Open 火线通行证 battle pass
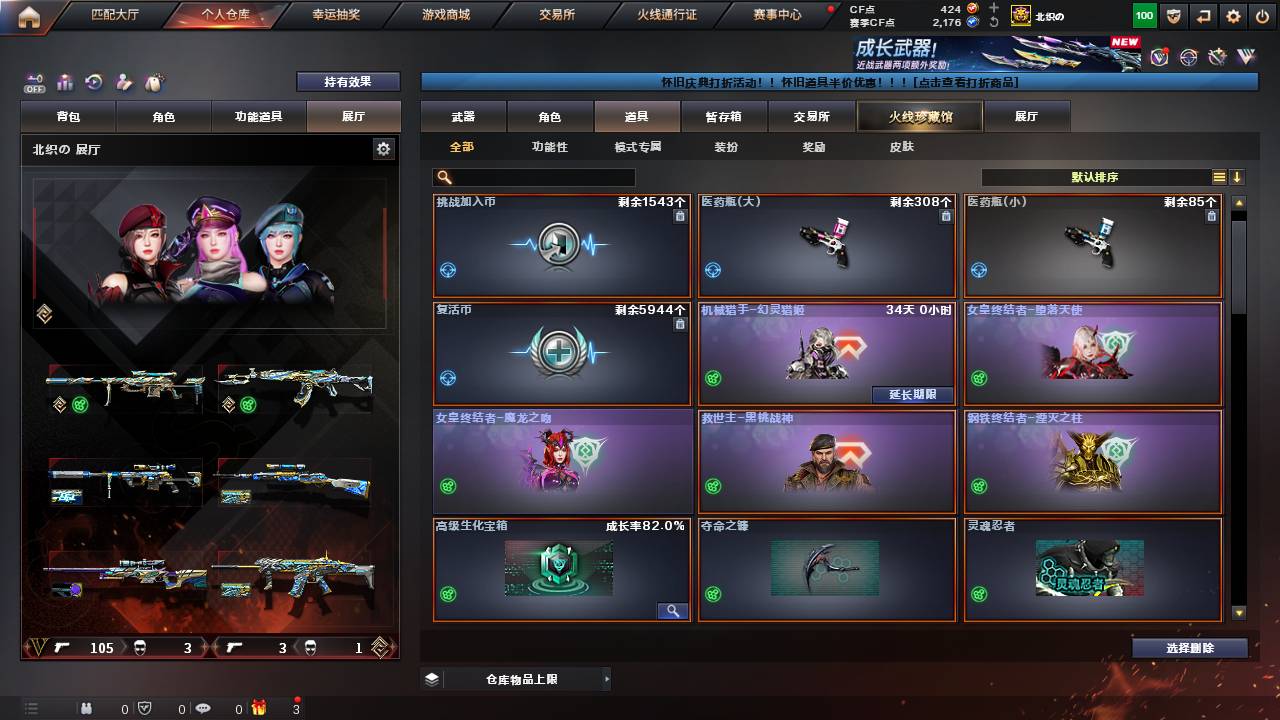 click(x=667, y=15)
